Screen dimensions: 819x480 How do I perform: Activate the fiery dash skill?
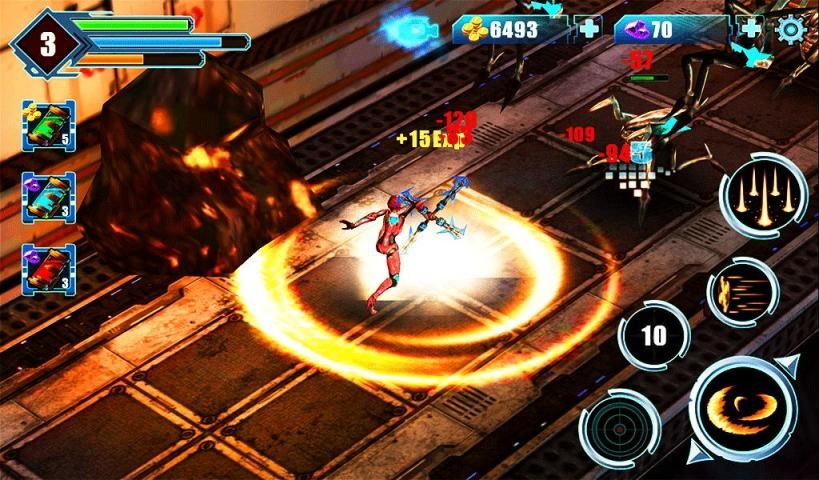click(x=743, y=293)
